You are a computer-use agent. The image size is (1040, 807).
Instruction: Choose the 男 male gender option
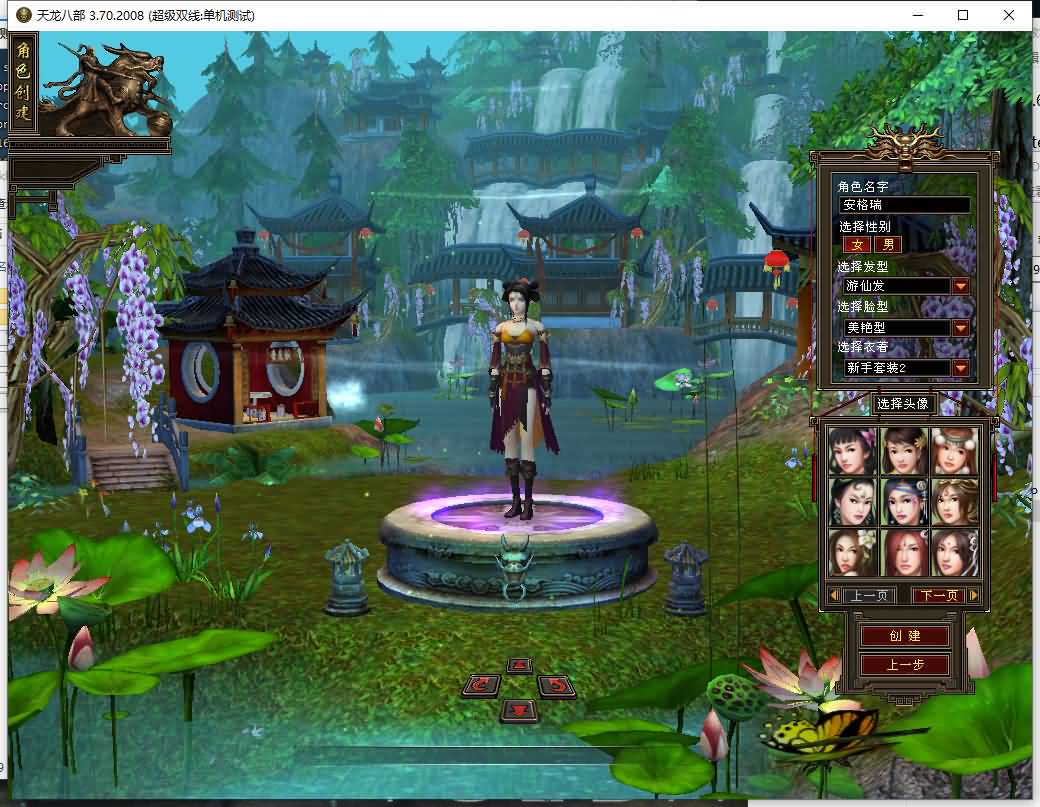[887, 244]
